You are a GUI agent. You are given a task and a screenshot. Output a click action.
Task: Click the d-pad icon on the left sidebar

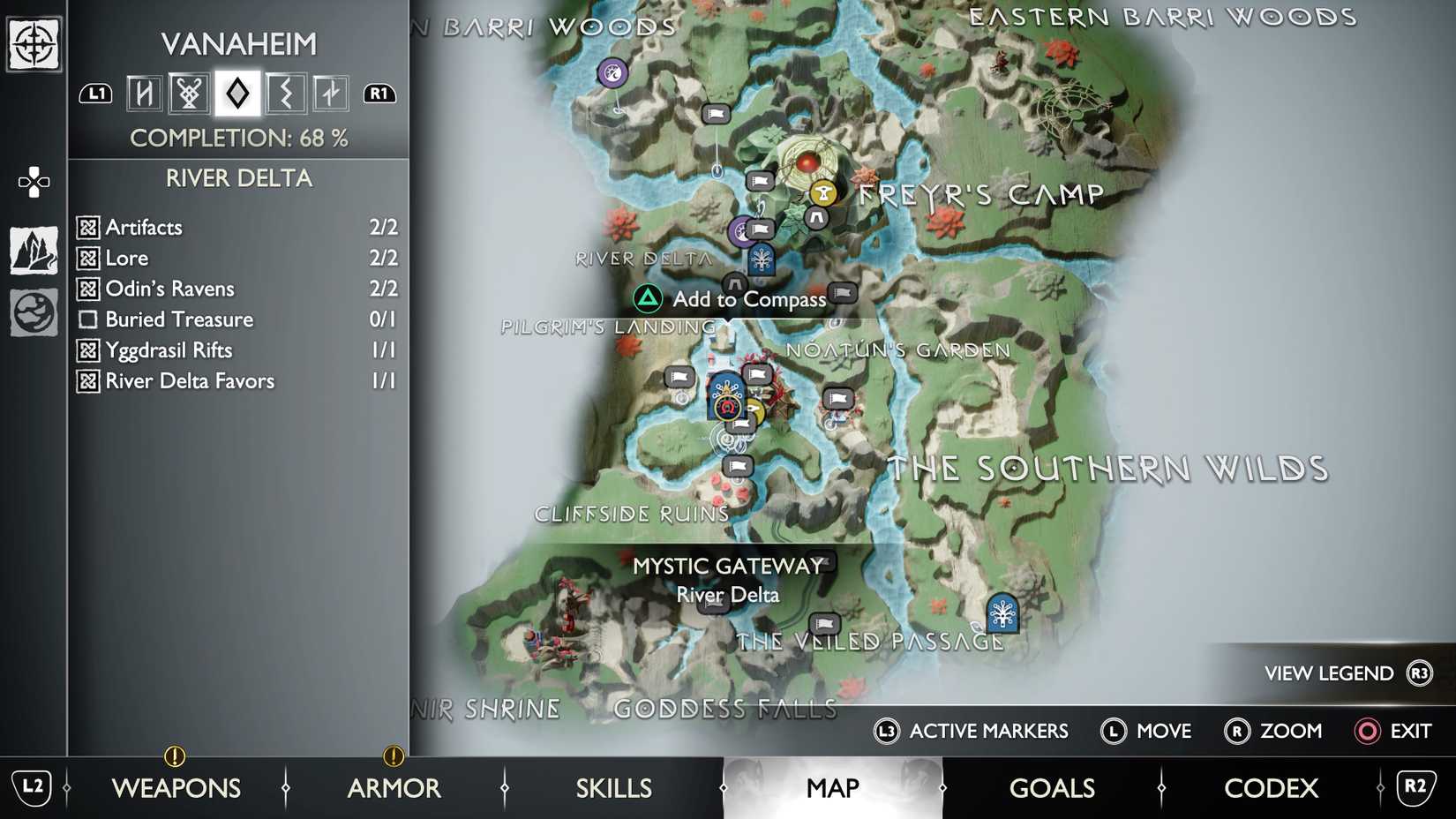pyautogui.click(x=33, y=181)
